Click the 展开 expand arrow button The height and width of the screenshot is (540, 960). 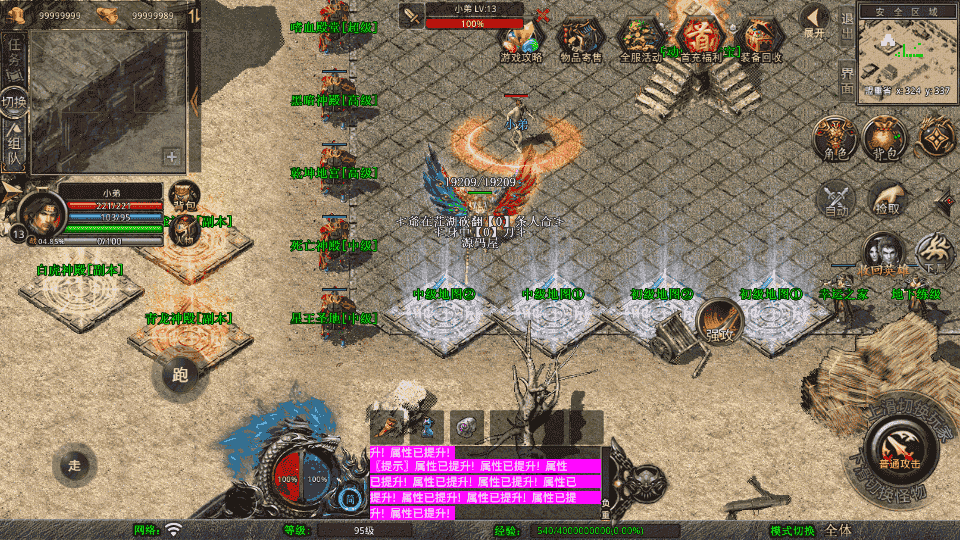[x=815, y=20]
